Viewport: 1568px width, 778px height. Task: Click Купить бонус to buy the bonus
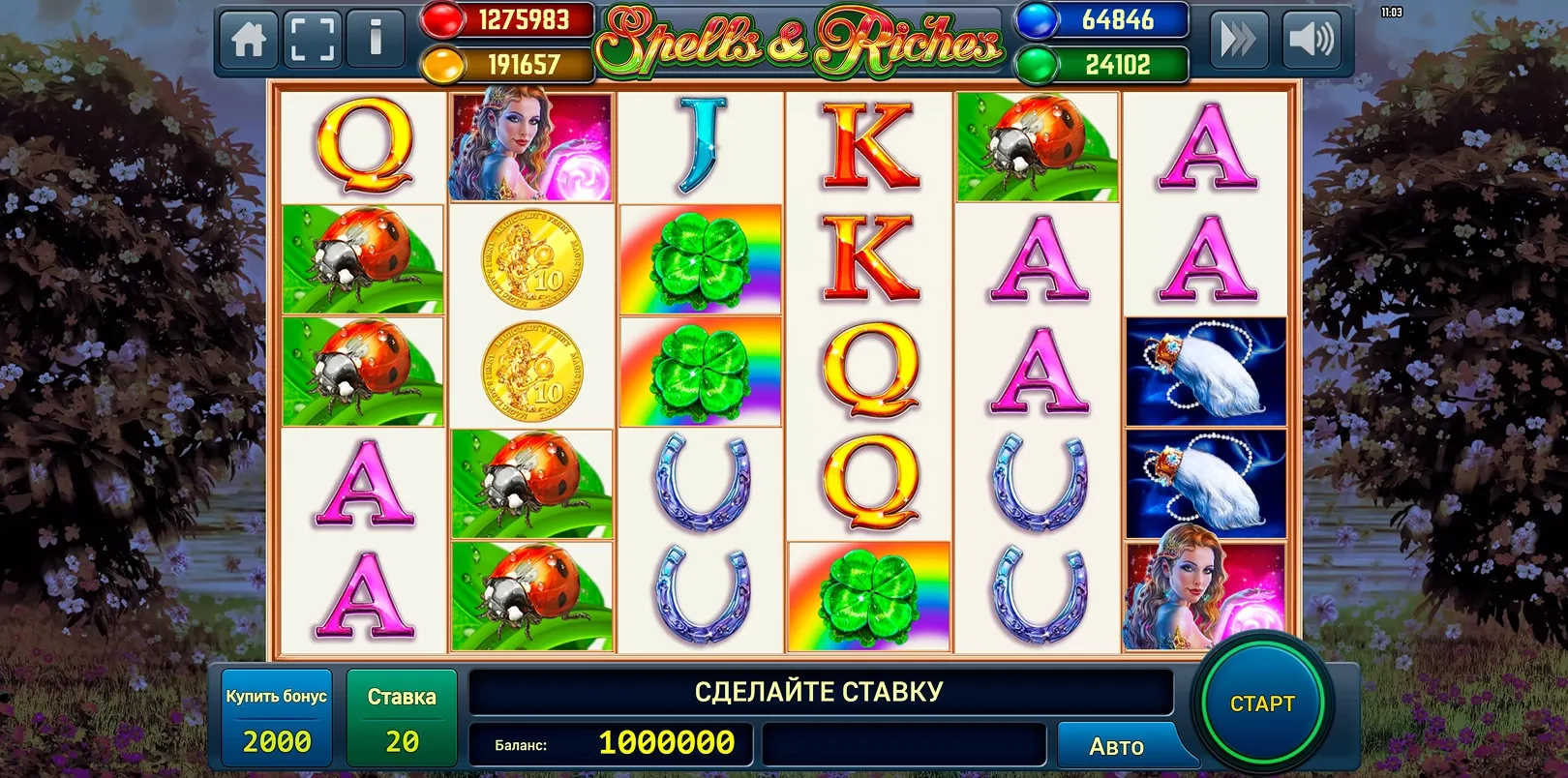click(277, 716)
